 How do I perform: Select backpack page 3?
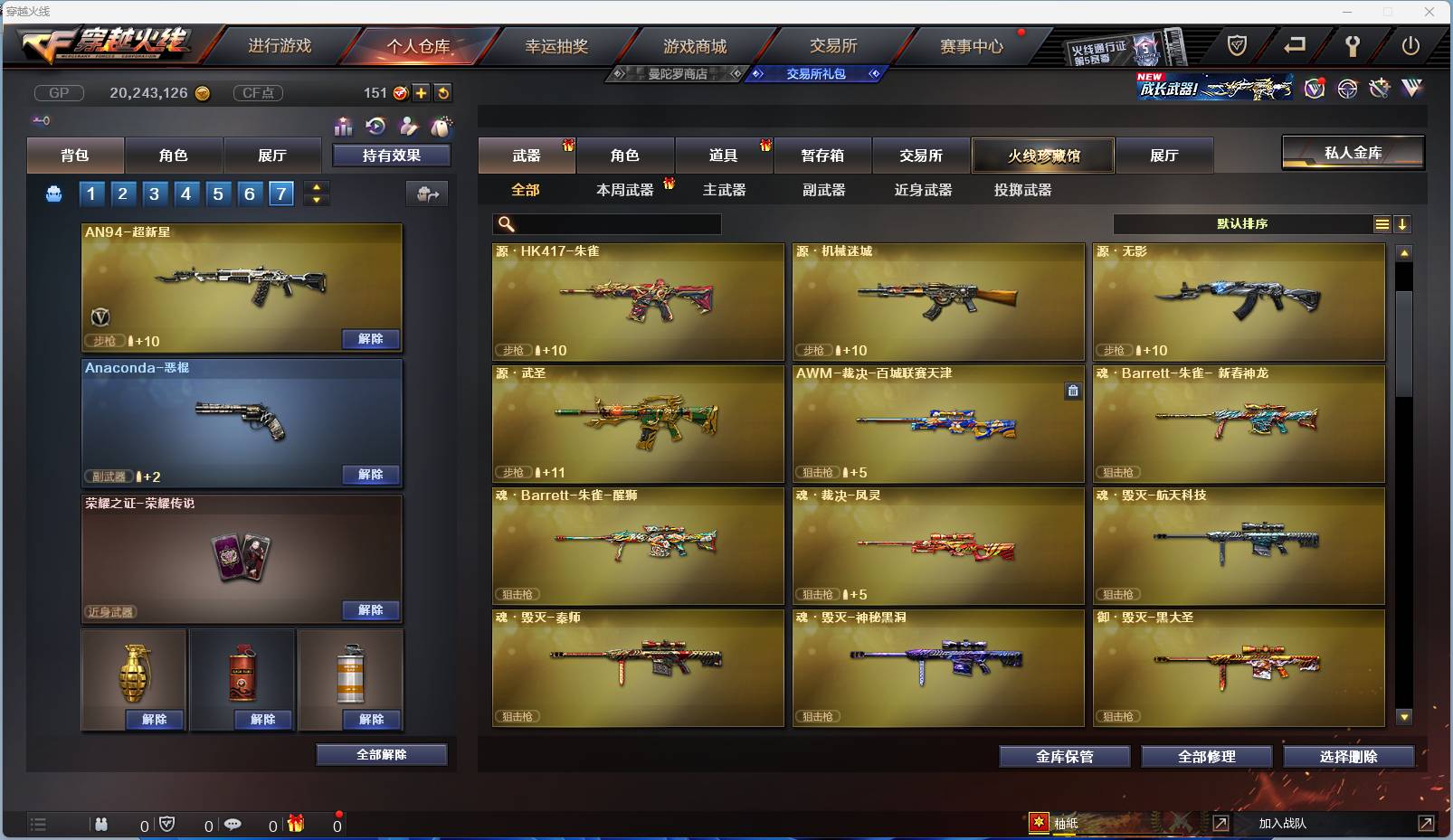(x=154, y=193)
